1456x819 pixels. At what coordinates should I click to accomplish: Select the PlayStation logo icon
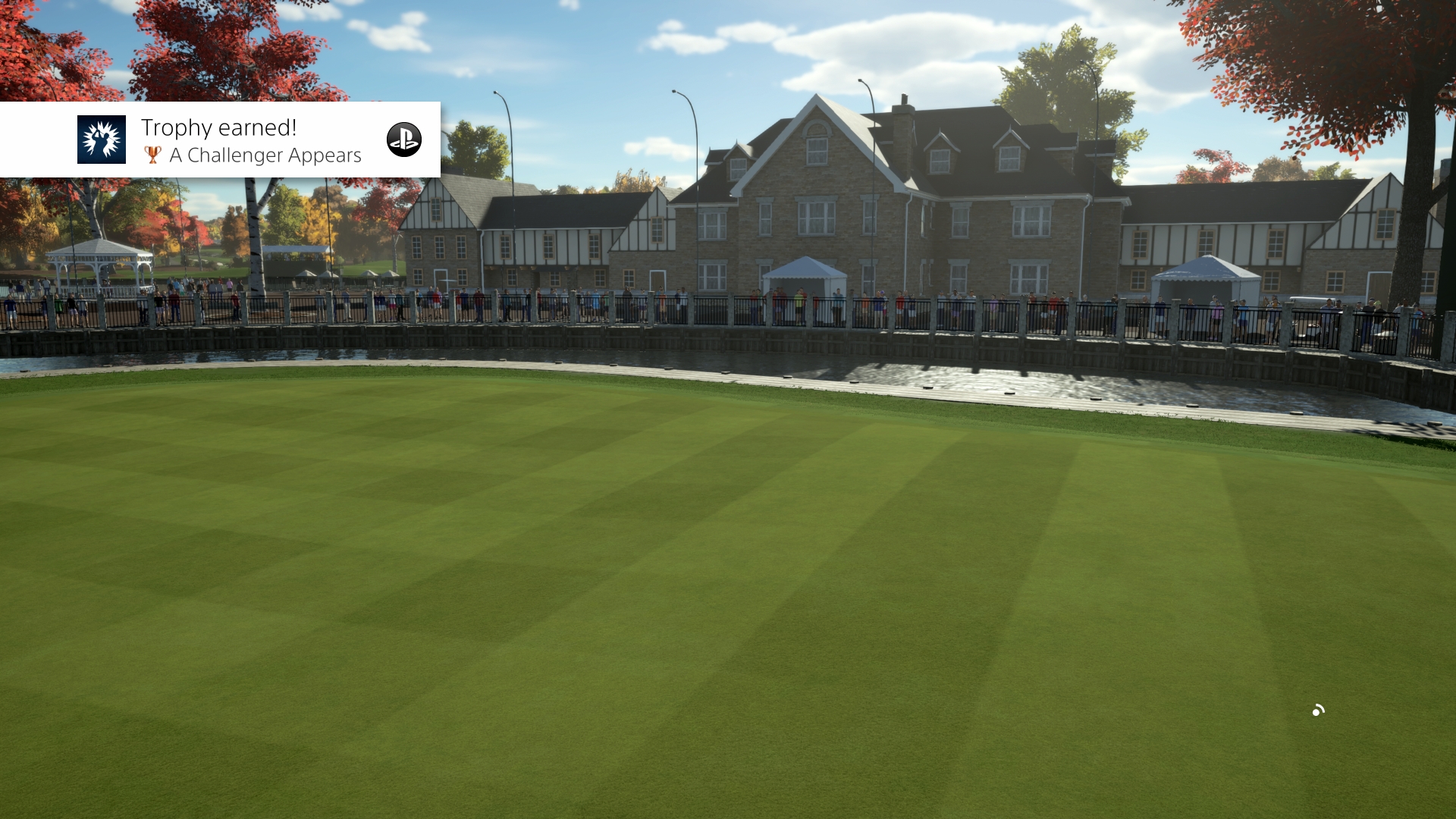point(404,140)
